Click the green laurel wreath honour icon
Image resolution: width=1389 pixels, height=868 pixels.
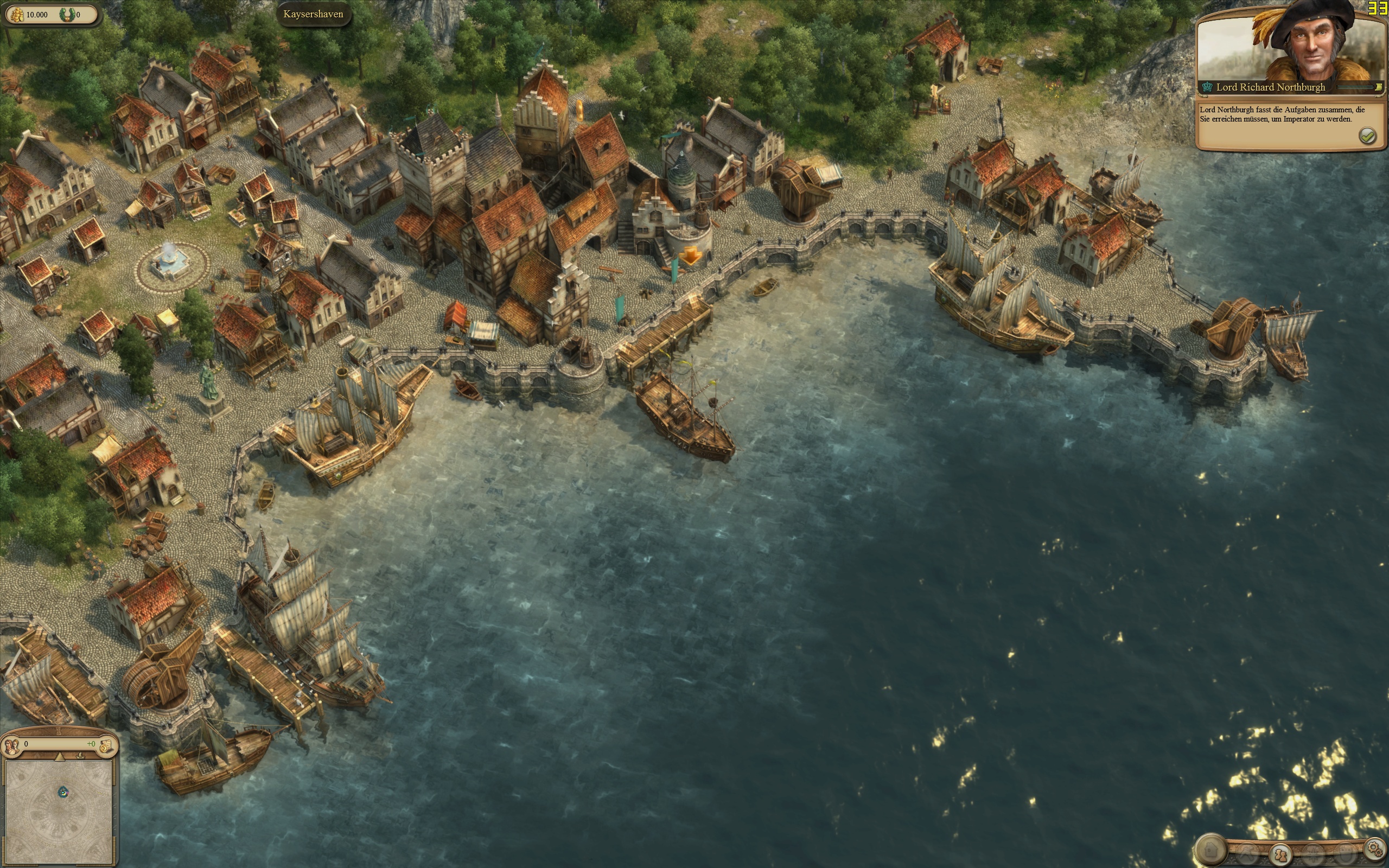click(x=67, y=14)
